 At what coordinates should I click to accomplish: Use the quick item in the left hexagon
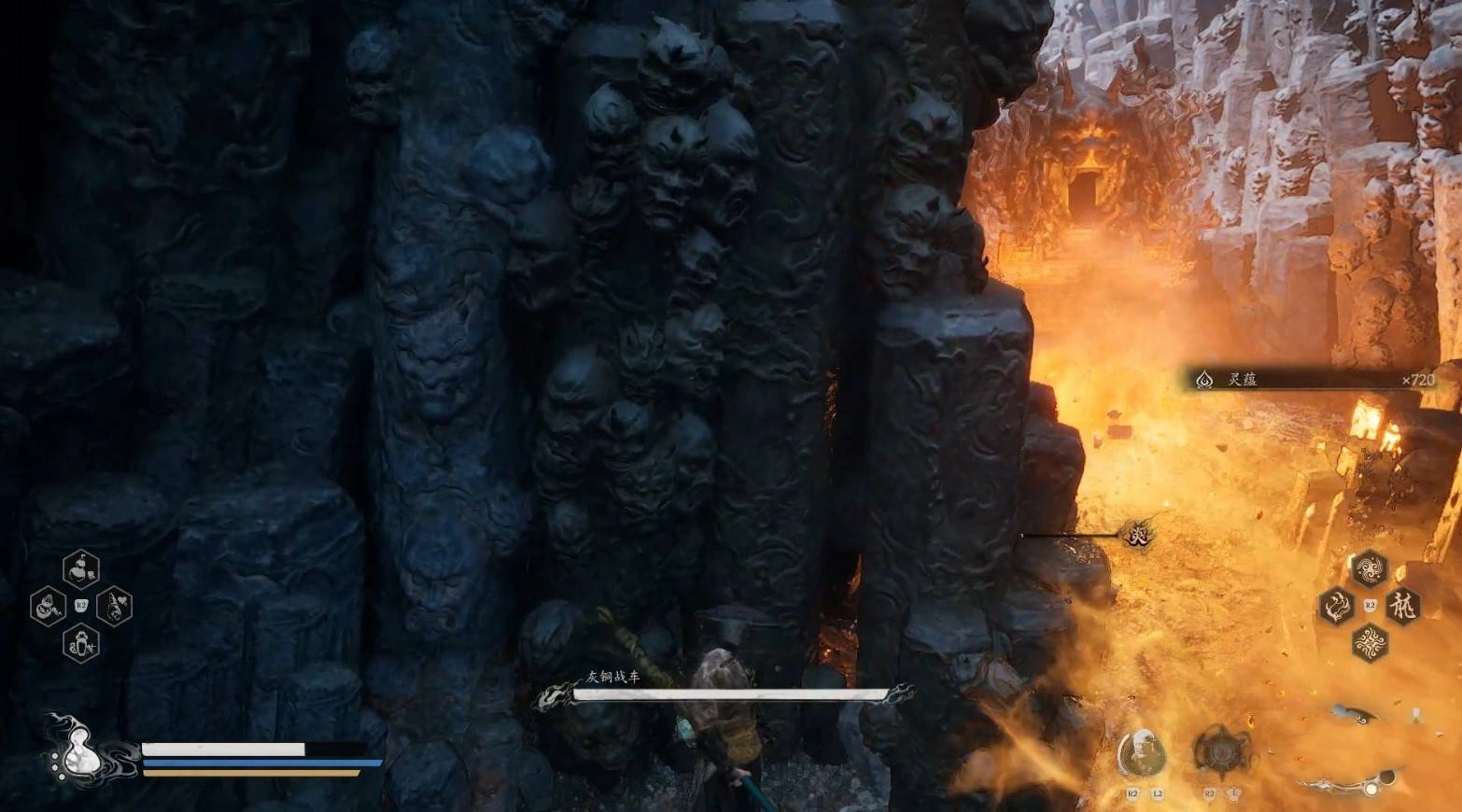click(48, 608)
